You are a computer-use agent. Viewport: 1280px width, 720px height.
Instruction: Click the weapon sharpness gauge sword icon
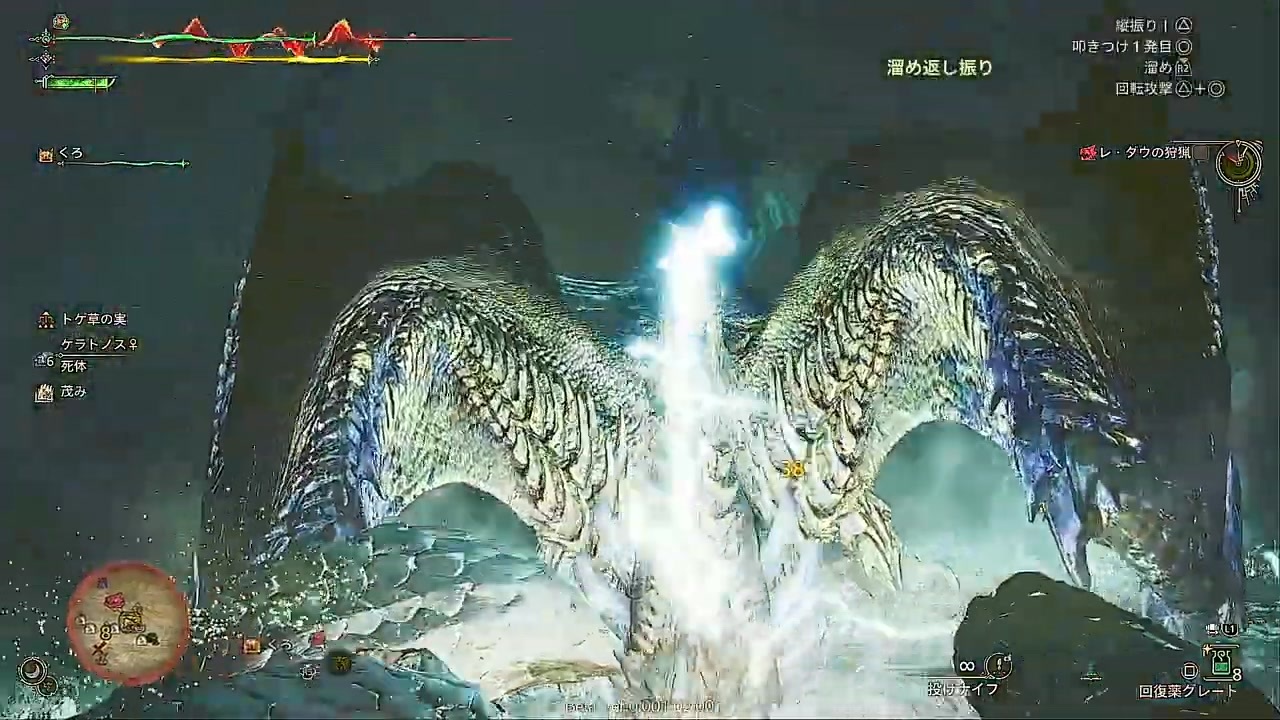[x=45, y=82]
